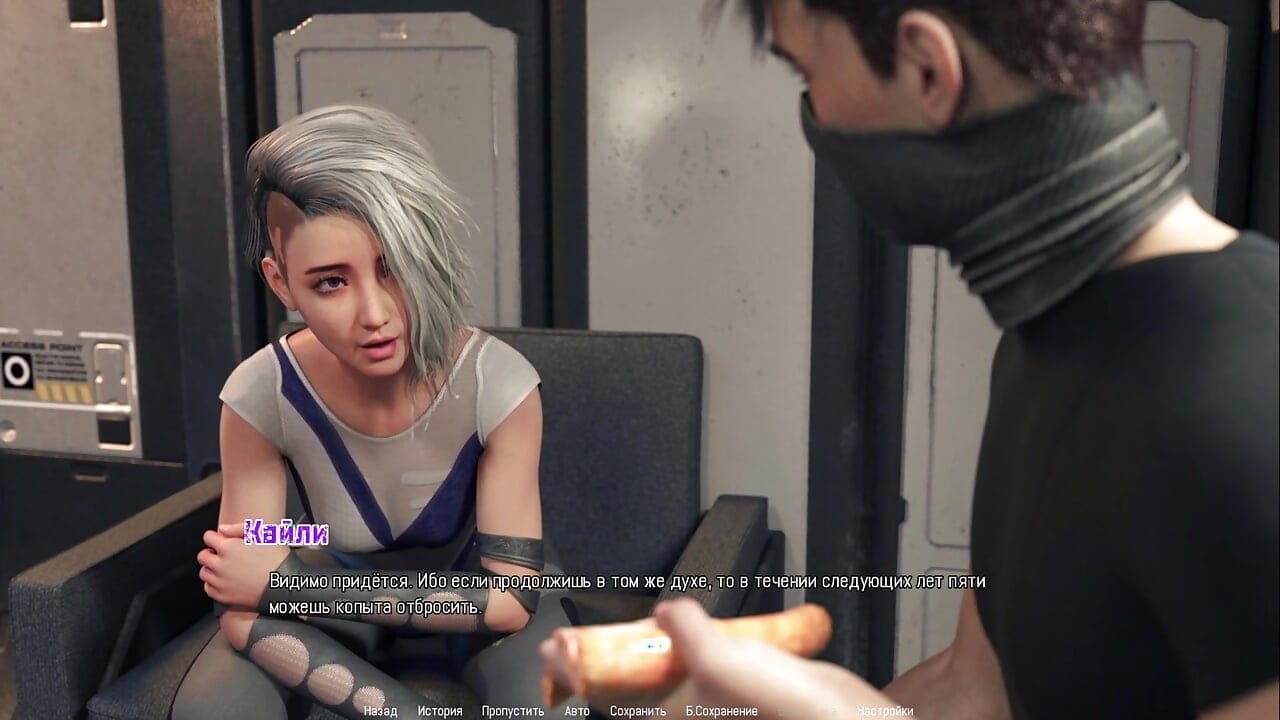The width and height of the screenshot is (1280, 720).
Task: Go back with the Назад button
Action: click(x=380, y=711)
